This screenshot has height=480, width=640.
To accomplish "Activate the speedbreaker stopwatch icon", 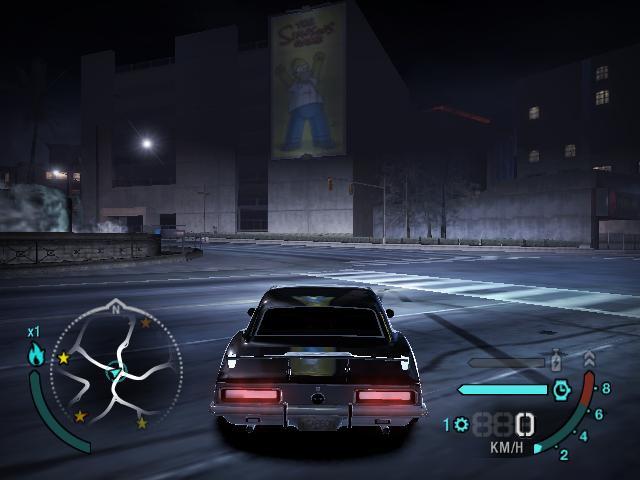I will click(x=561, y=389).
